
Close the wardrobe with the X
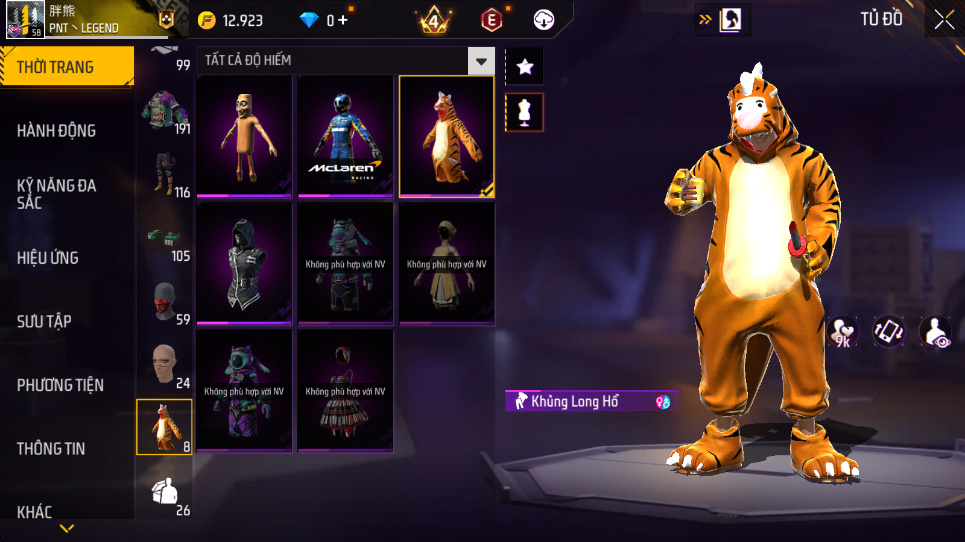click(944, 19)
